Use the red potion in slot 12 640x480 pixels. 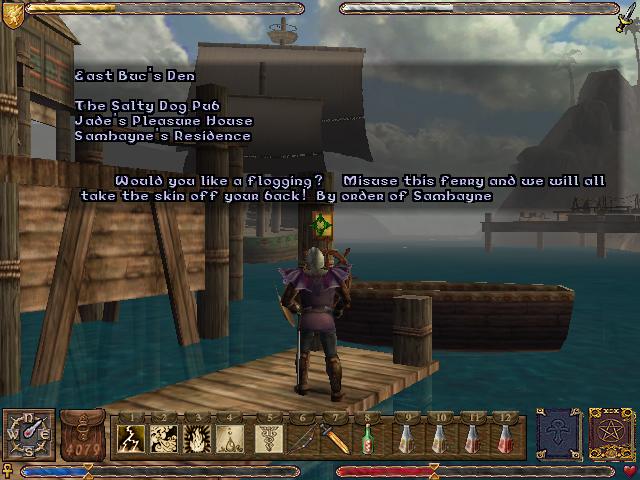pyautogui.click(x=507, y=438)
